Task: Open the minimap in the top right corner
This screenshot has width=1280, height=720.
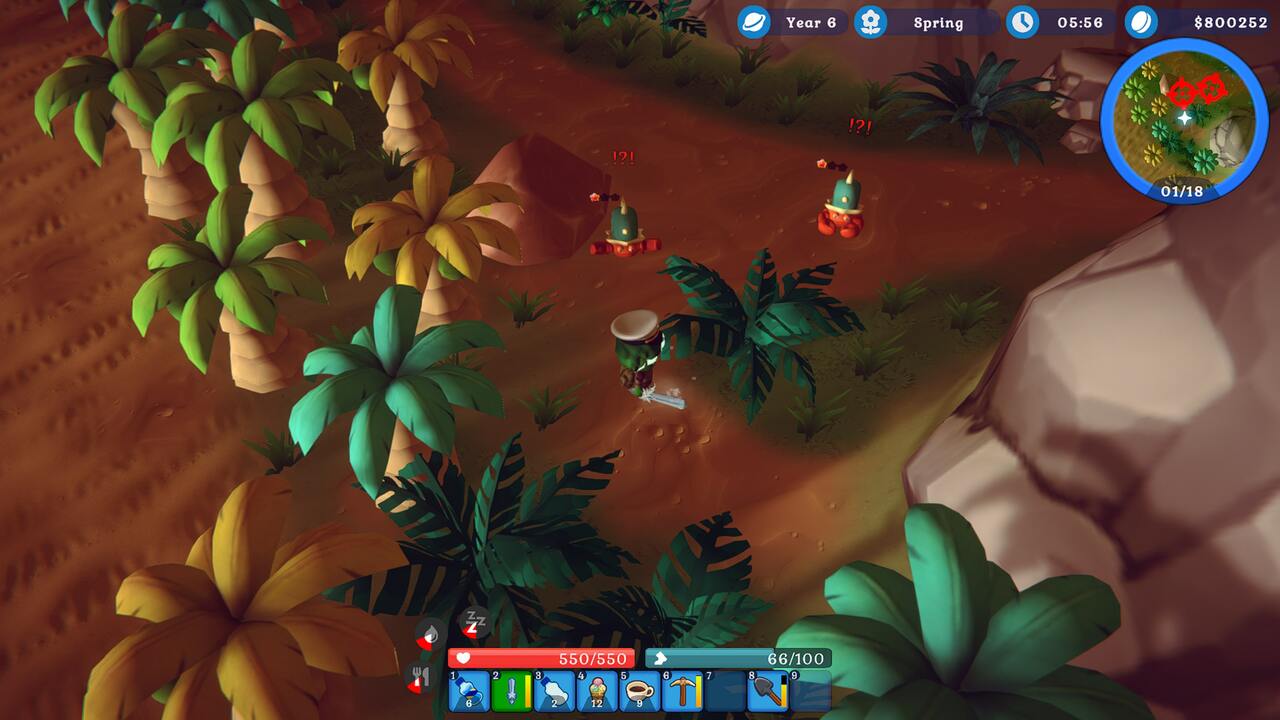Action: (x=1181, y=123)
